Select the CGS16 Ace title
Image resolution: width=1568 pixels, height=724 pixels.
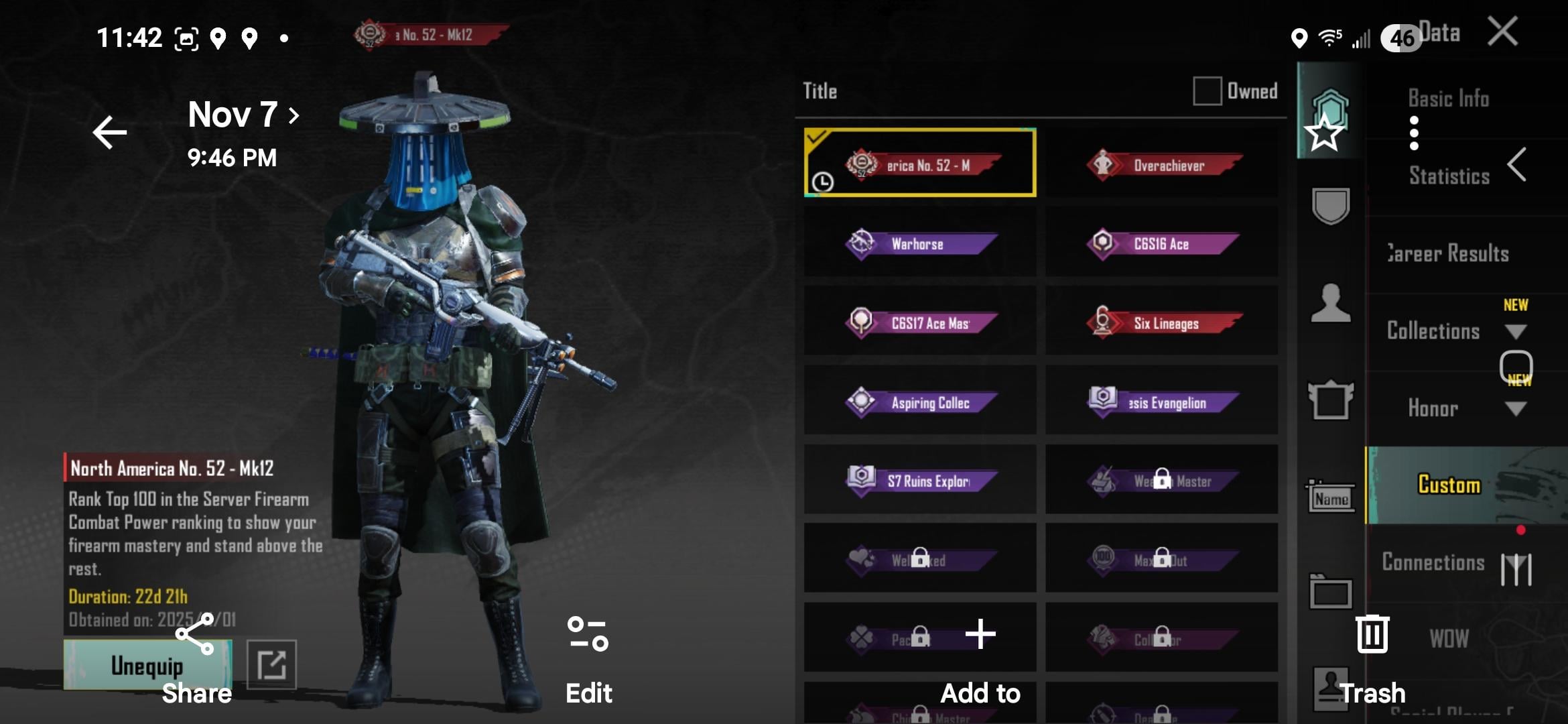point(1161,243)
